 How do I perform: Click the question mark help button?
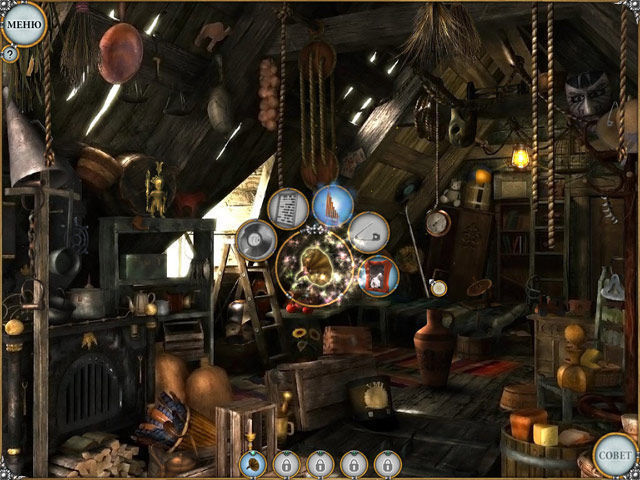point(10,55)
